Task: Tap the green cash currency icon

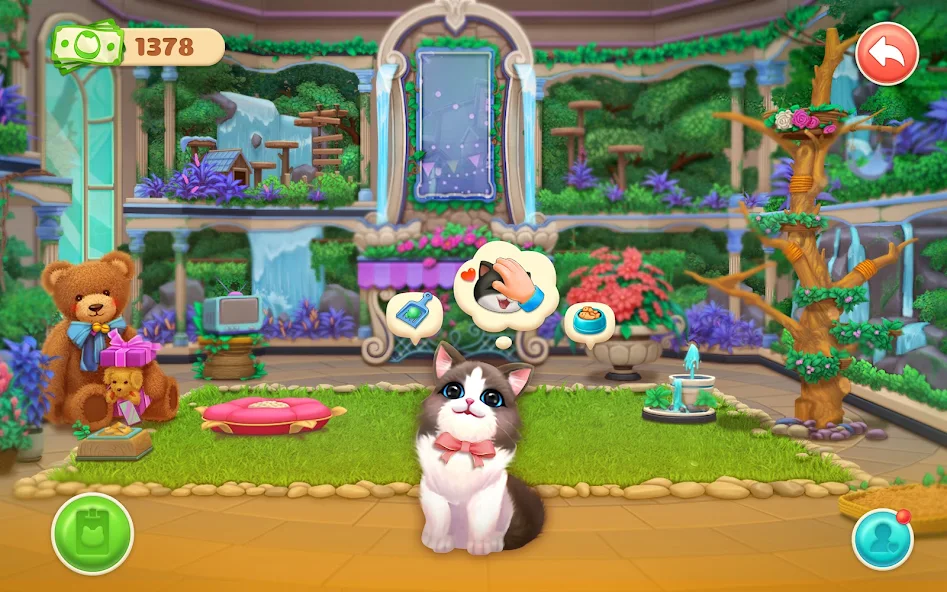Action: coord(84,46)
